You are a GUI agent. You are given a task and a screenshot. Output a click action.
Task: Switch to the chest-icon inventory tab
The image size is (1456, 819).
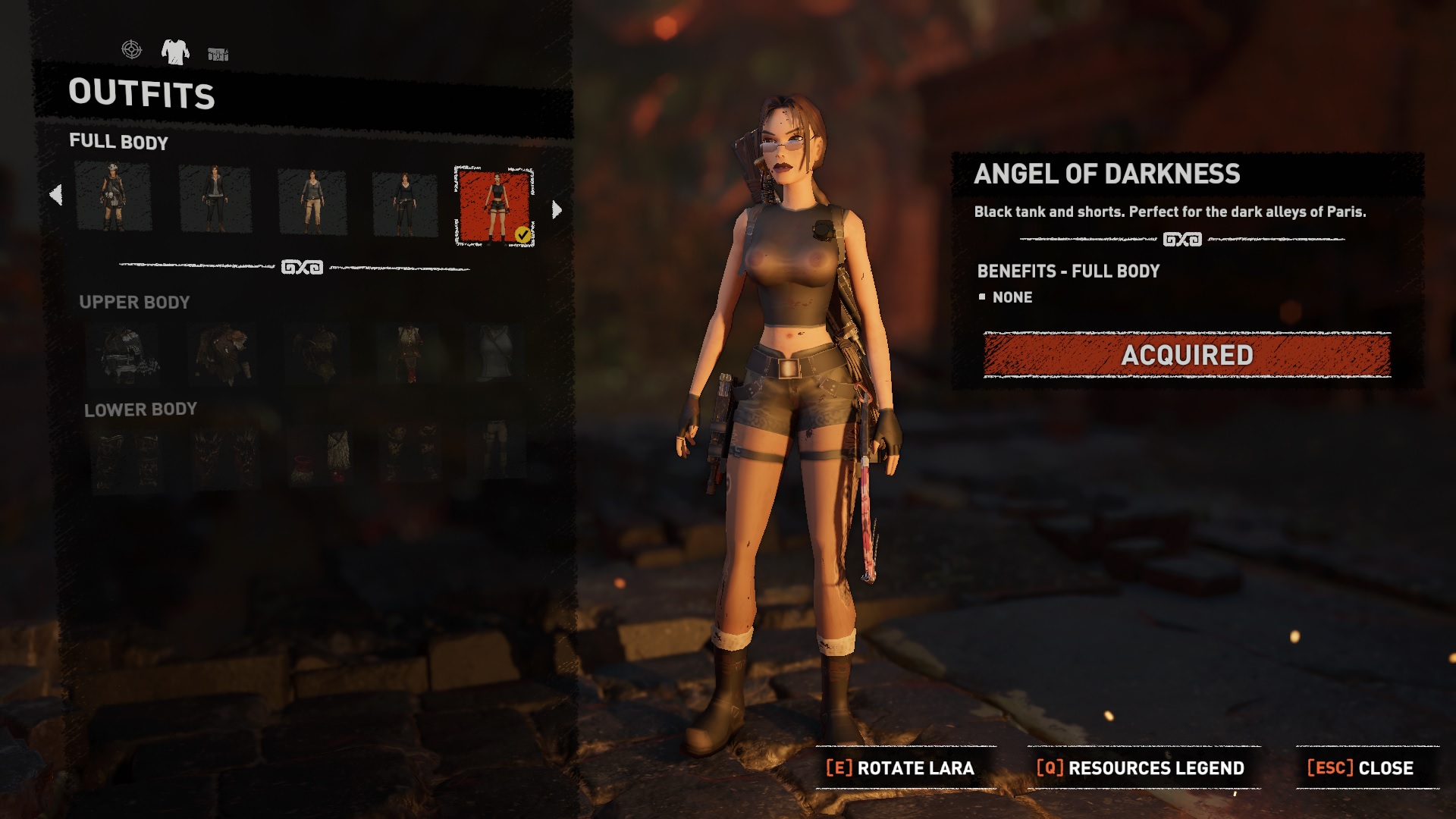pos(218,54)
